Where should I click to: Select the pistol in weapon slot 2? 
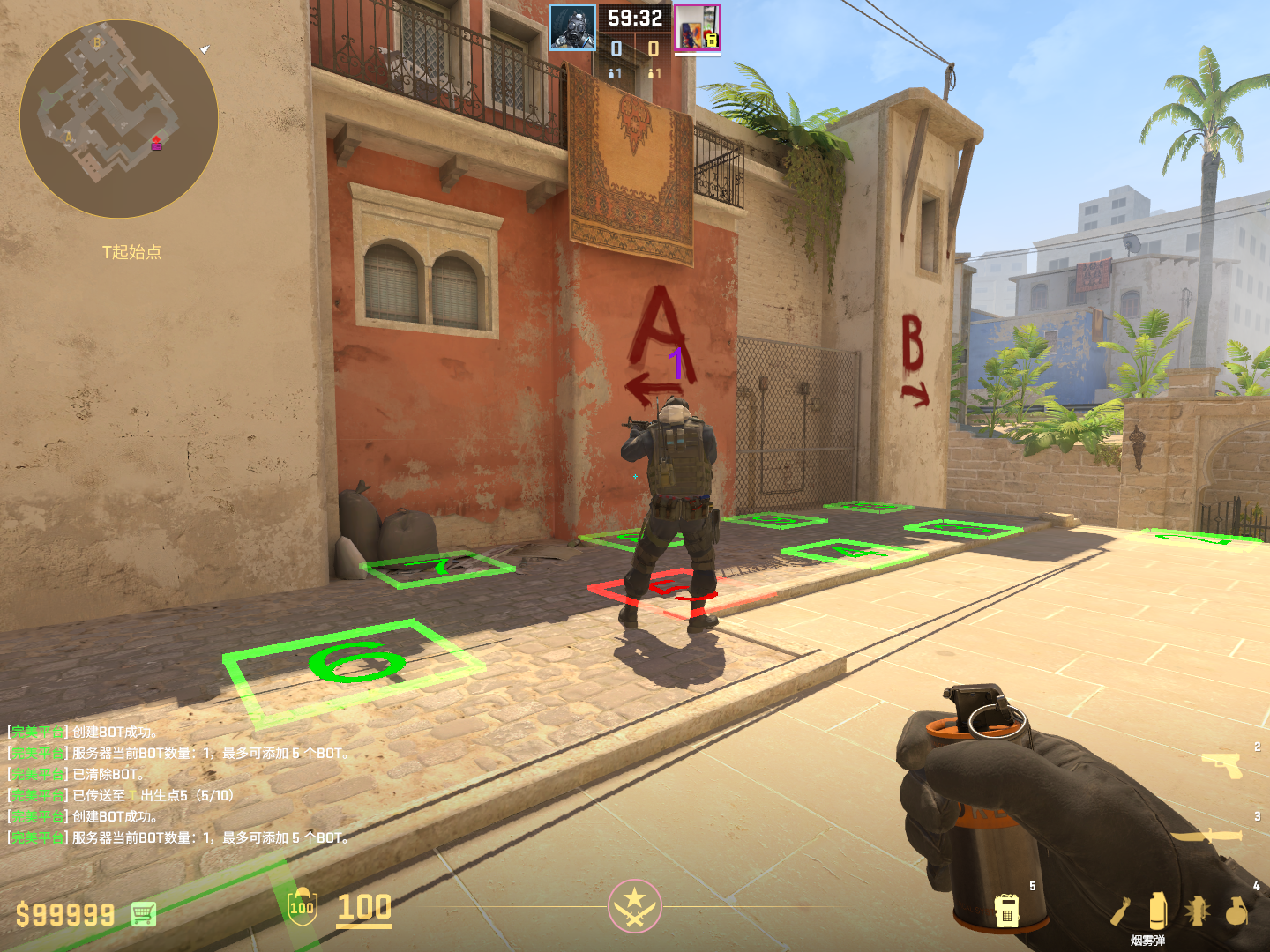coord(1221,763)
